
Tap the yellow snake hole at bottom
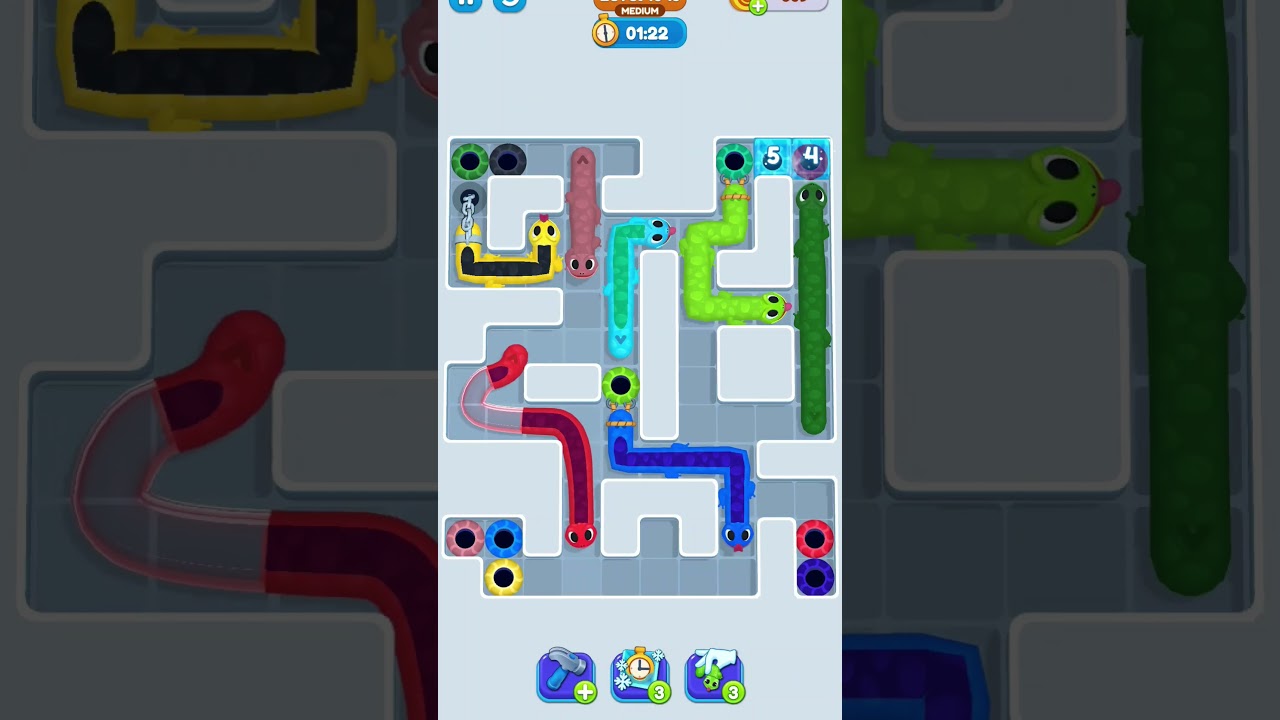[x=502, y=577]
